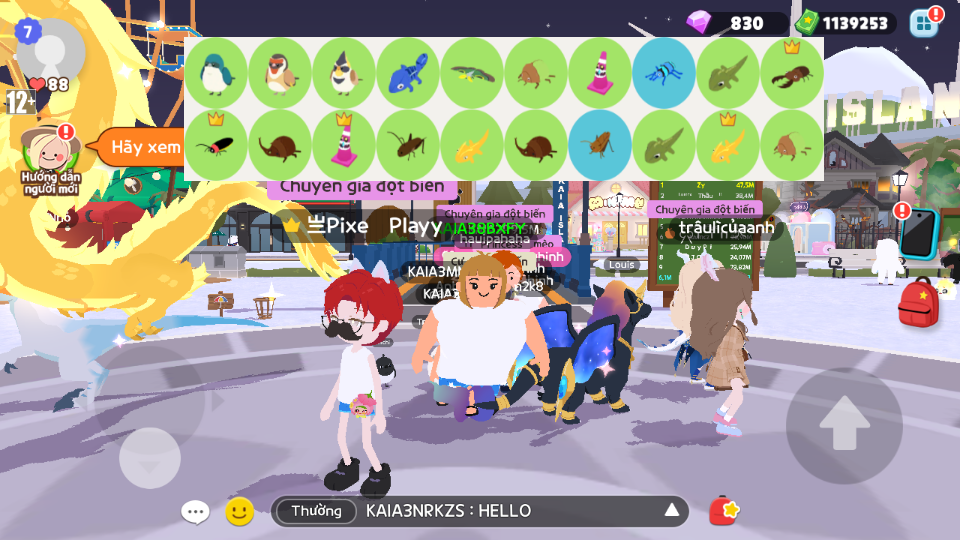This screenshot has width=960, height=540.
Task: Open the grid menu button
Action: point(924,23)
